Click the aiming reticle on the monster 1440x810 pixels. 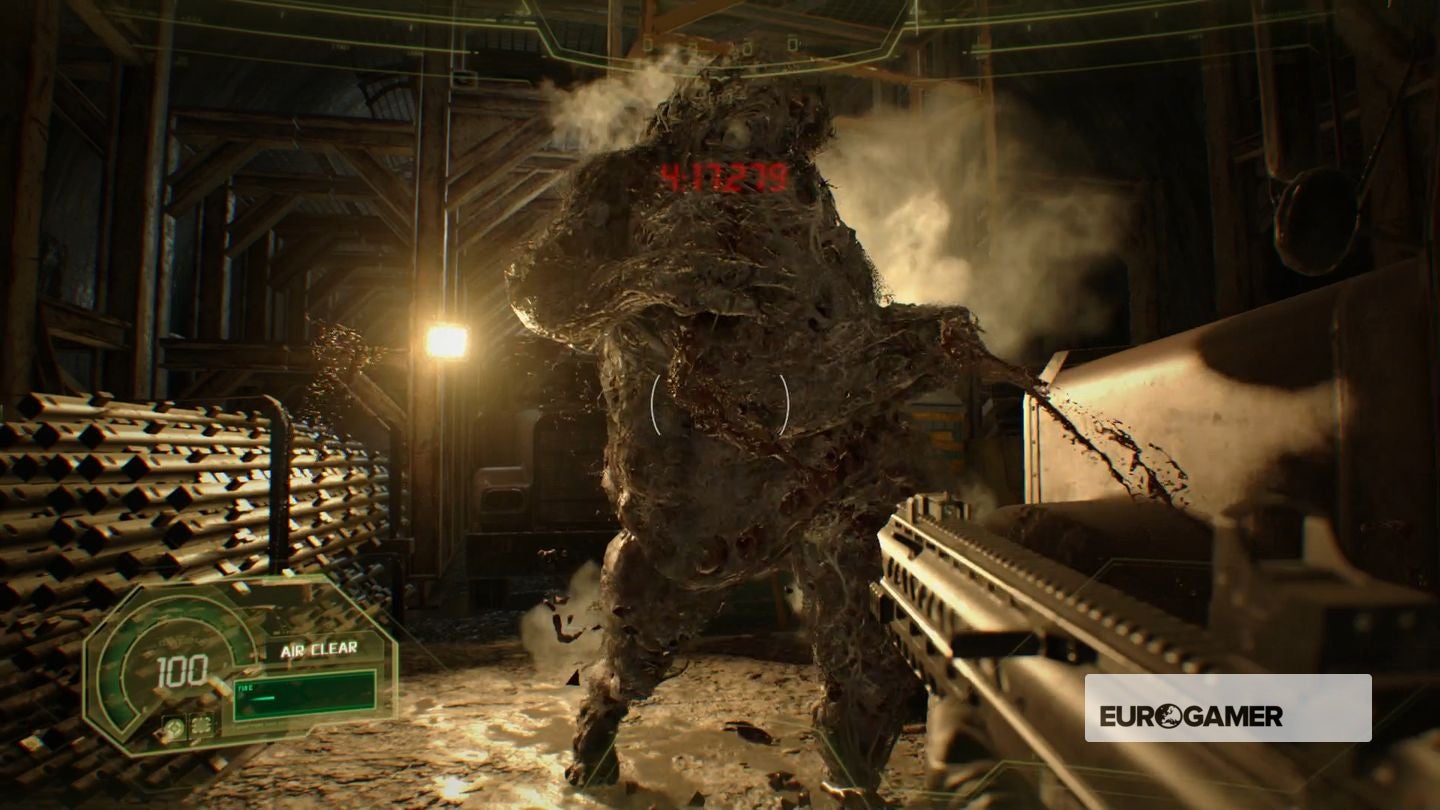point(718,404)
